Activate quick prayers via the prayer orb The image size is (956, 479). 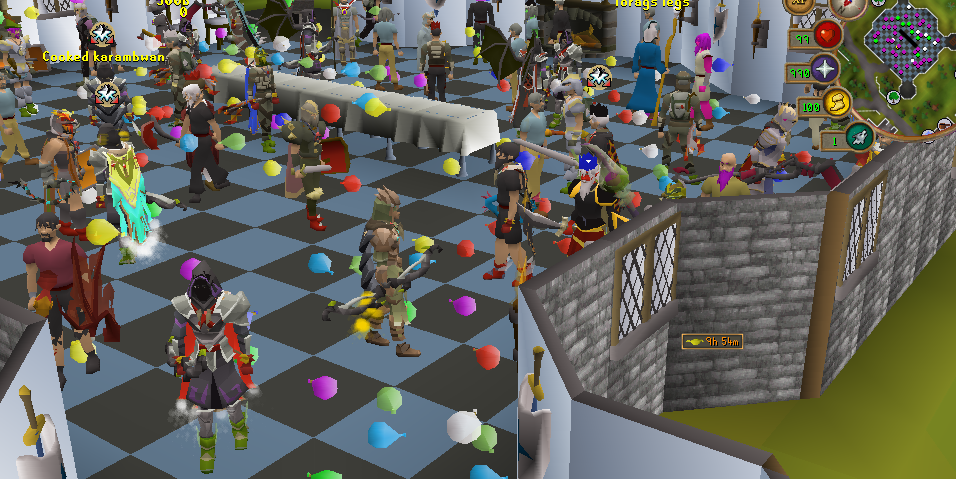[x=825, y=69]
